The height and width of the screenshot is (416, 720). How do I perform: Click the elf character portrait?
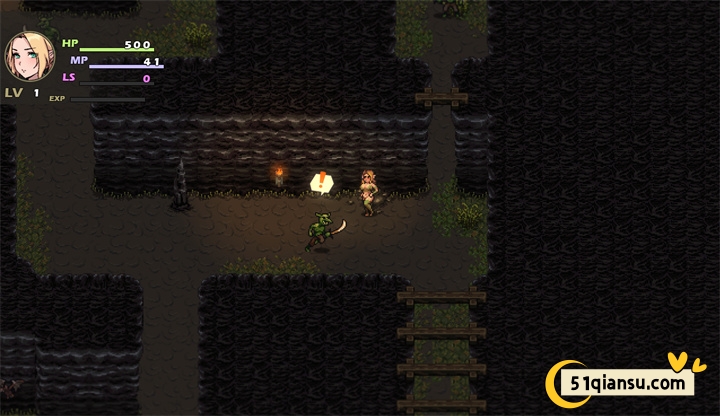29,58
